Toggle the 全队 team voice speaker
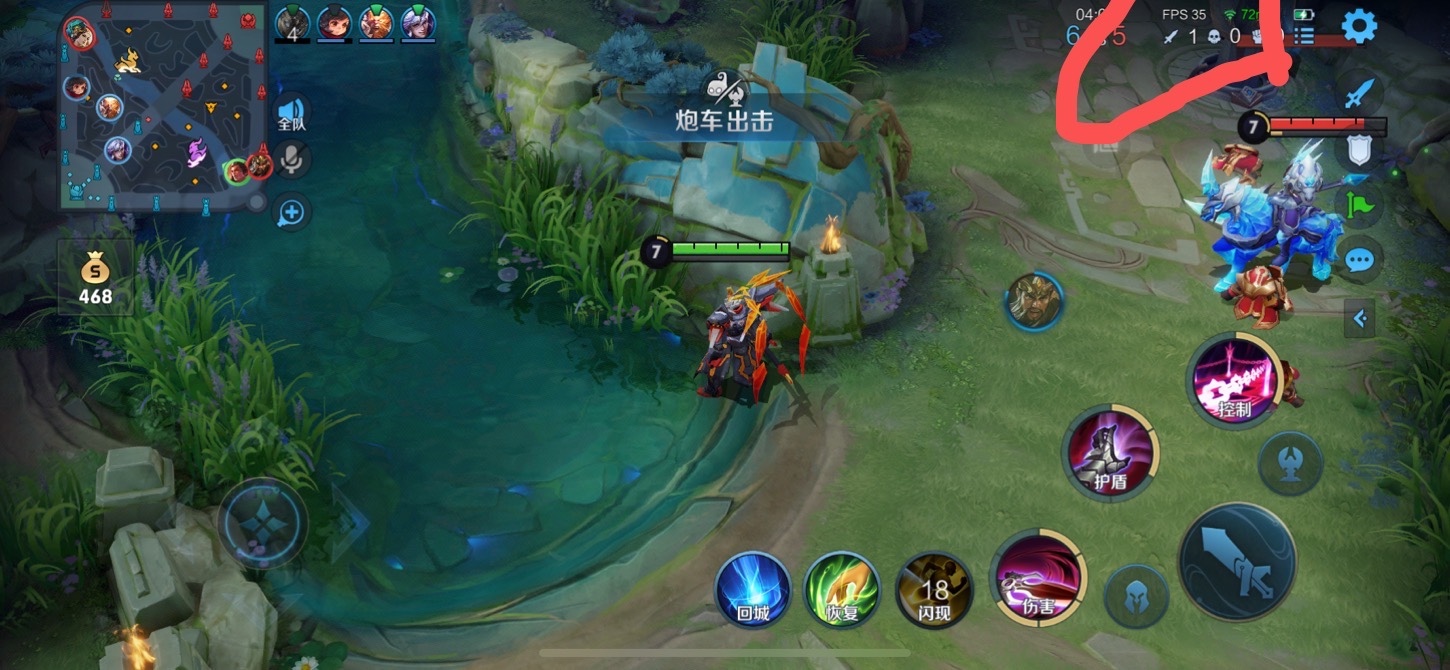 (291, 113)
